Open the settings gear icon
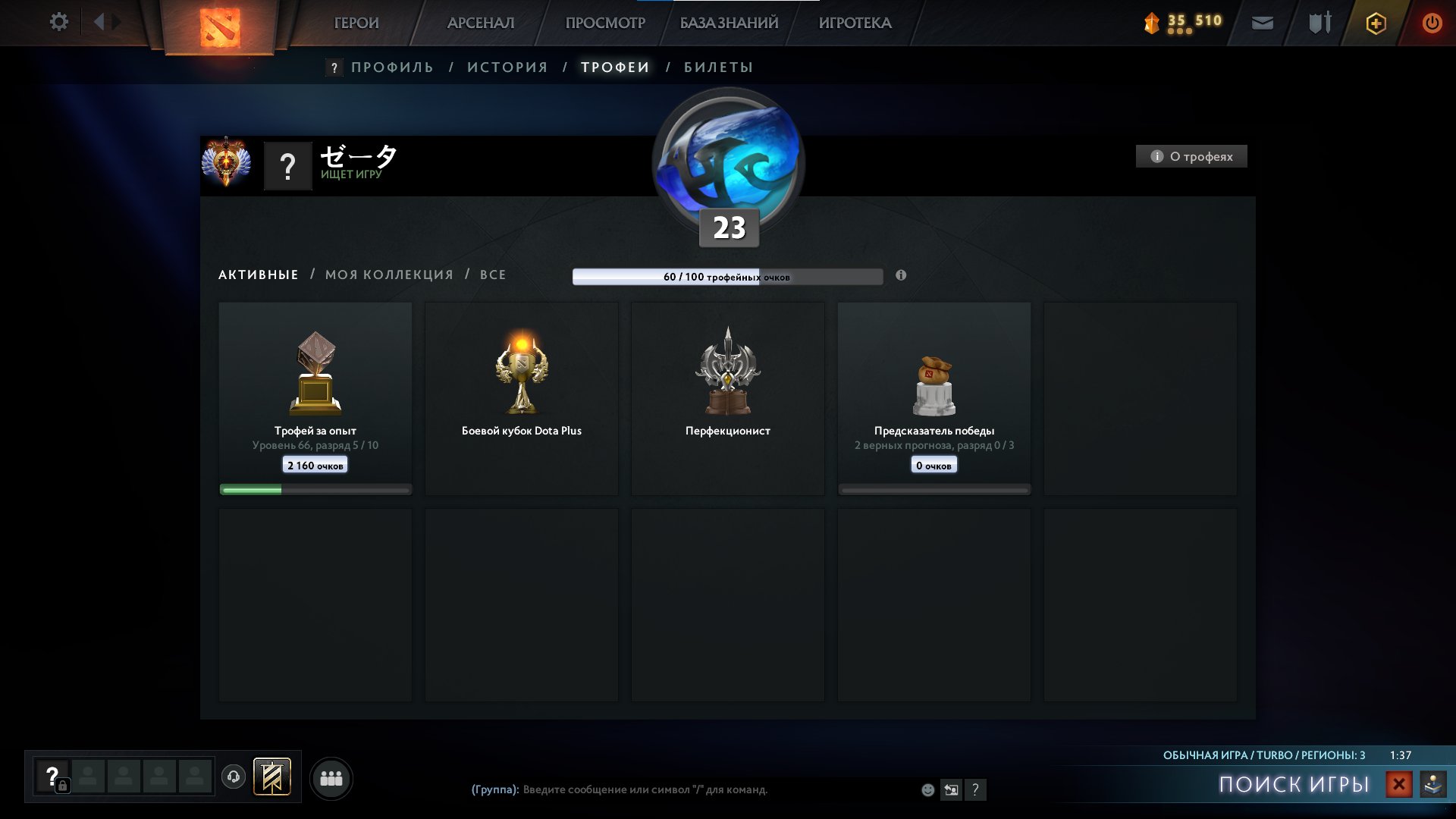1456x819 pixels. click(59, 22)
